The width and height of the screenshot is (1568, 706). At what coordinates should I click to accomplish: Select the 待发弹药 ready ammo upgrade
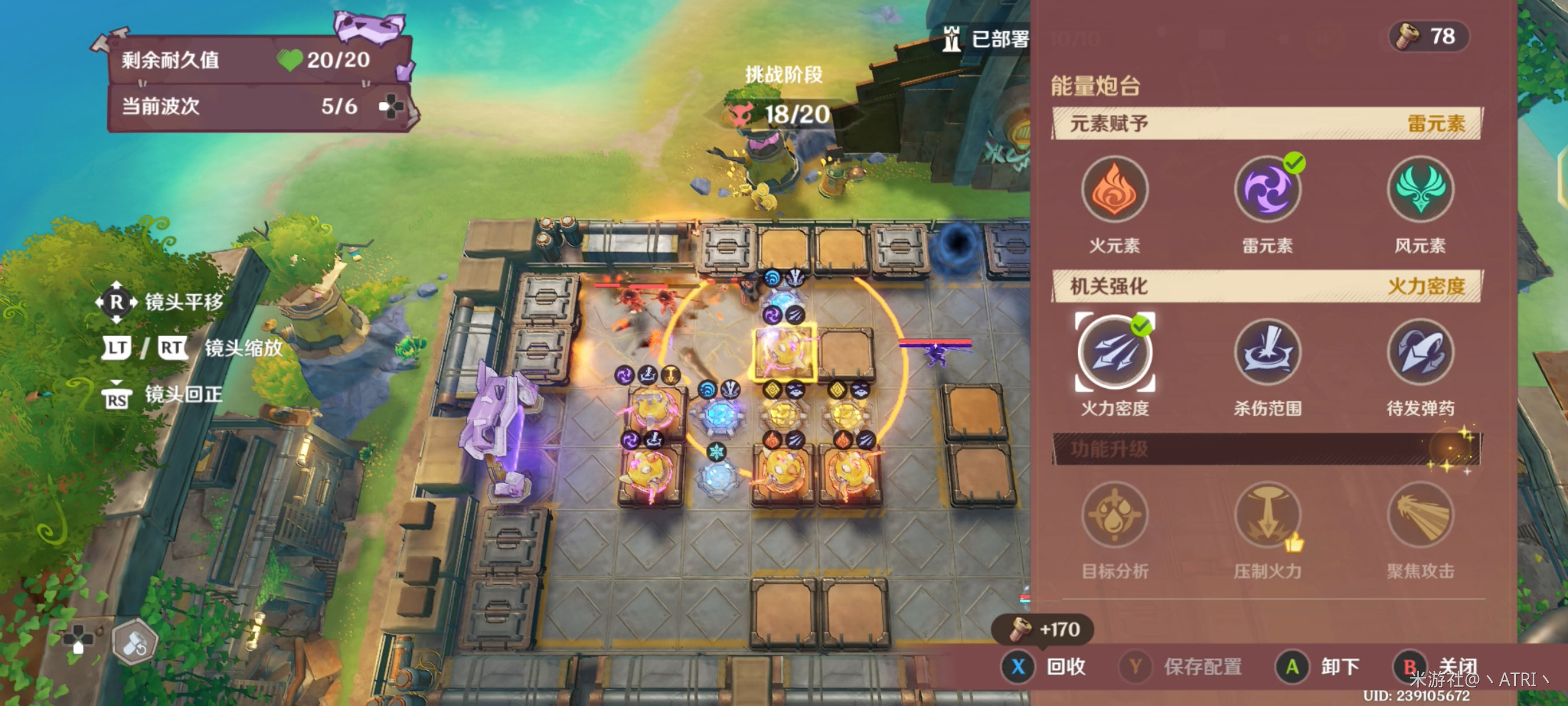[1420, 352]
